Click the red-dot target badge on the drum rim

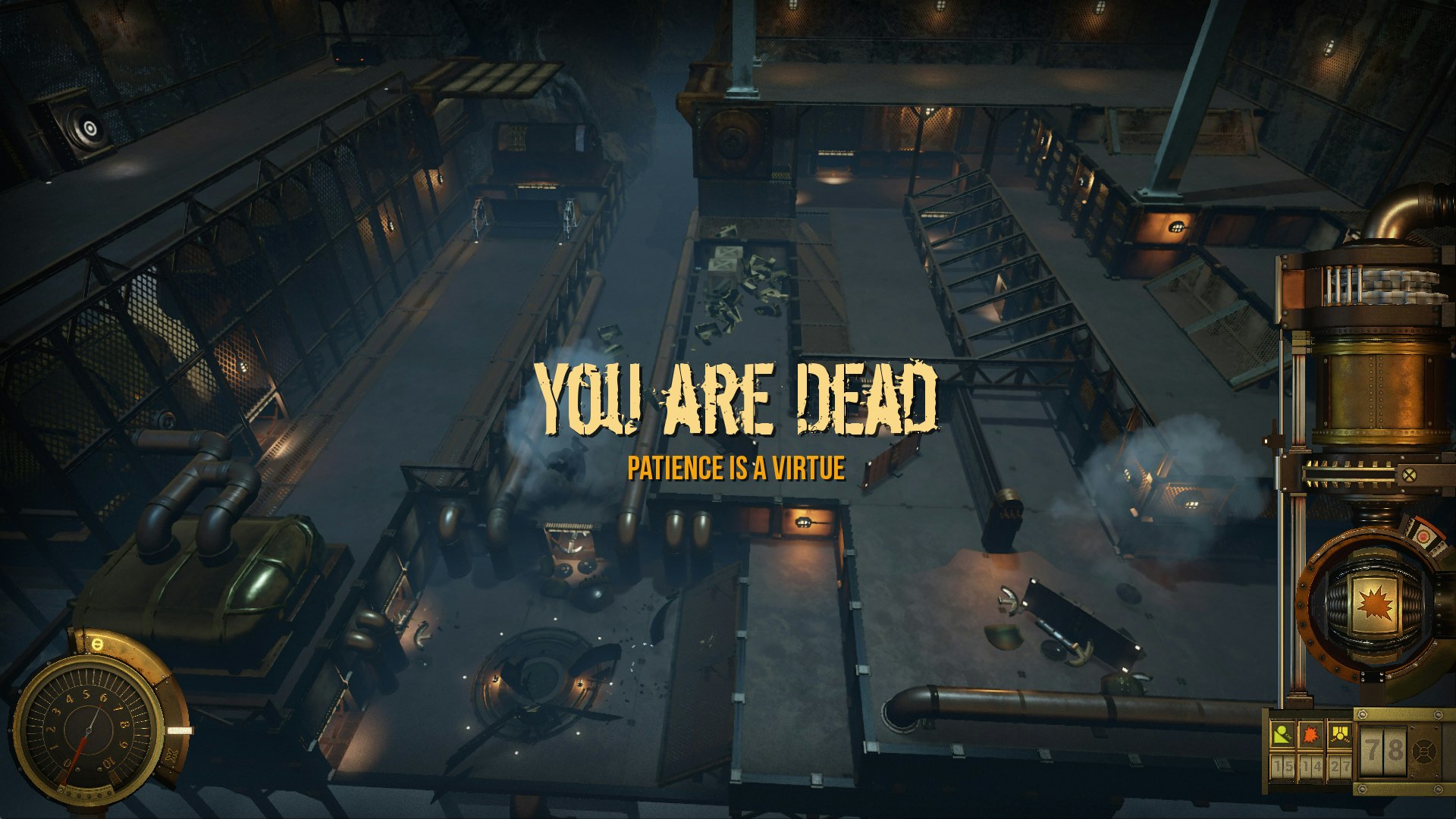[x=1423, y=538]
